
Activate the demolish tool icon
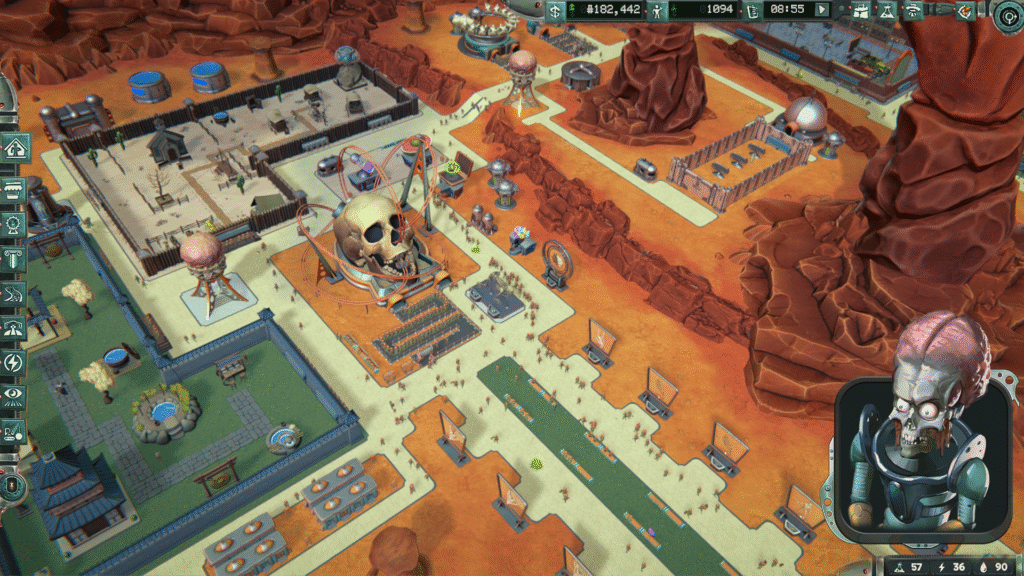pyautogui.click(x=16, y=432)
